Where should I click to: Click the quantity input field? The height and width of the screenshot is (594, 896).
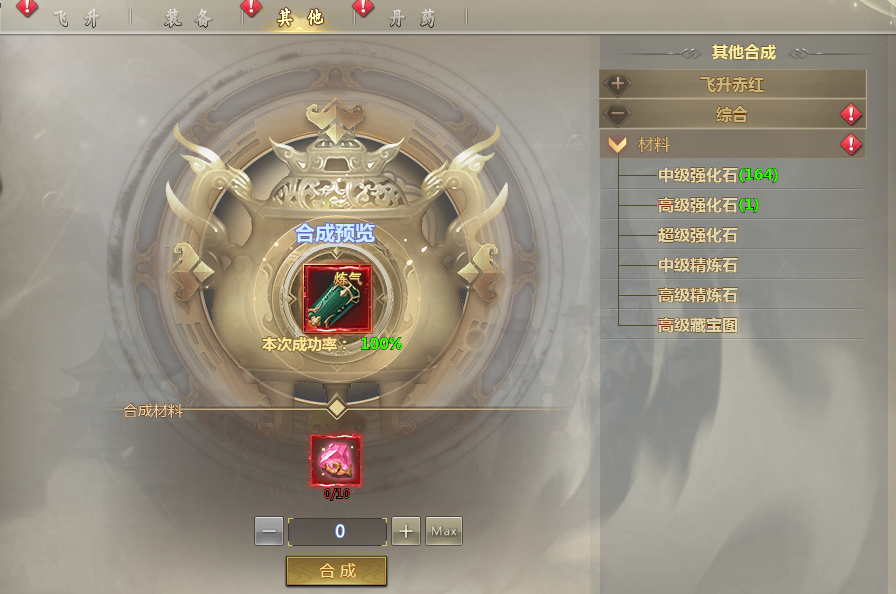click(x=337, y=531)
